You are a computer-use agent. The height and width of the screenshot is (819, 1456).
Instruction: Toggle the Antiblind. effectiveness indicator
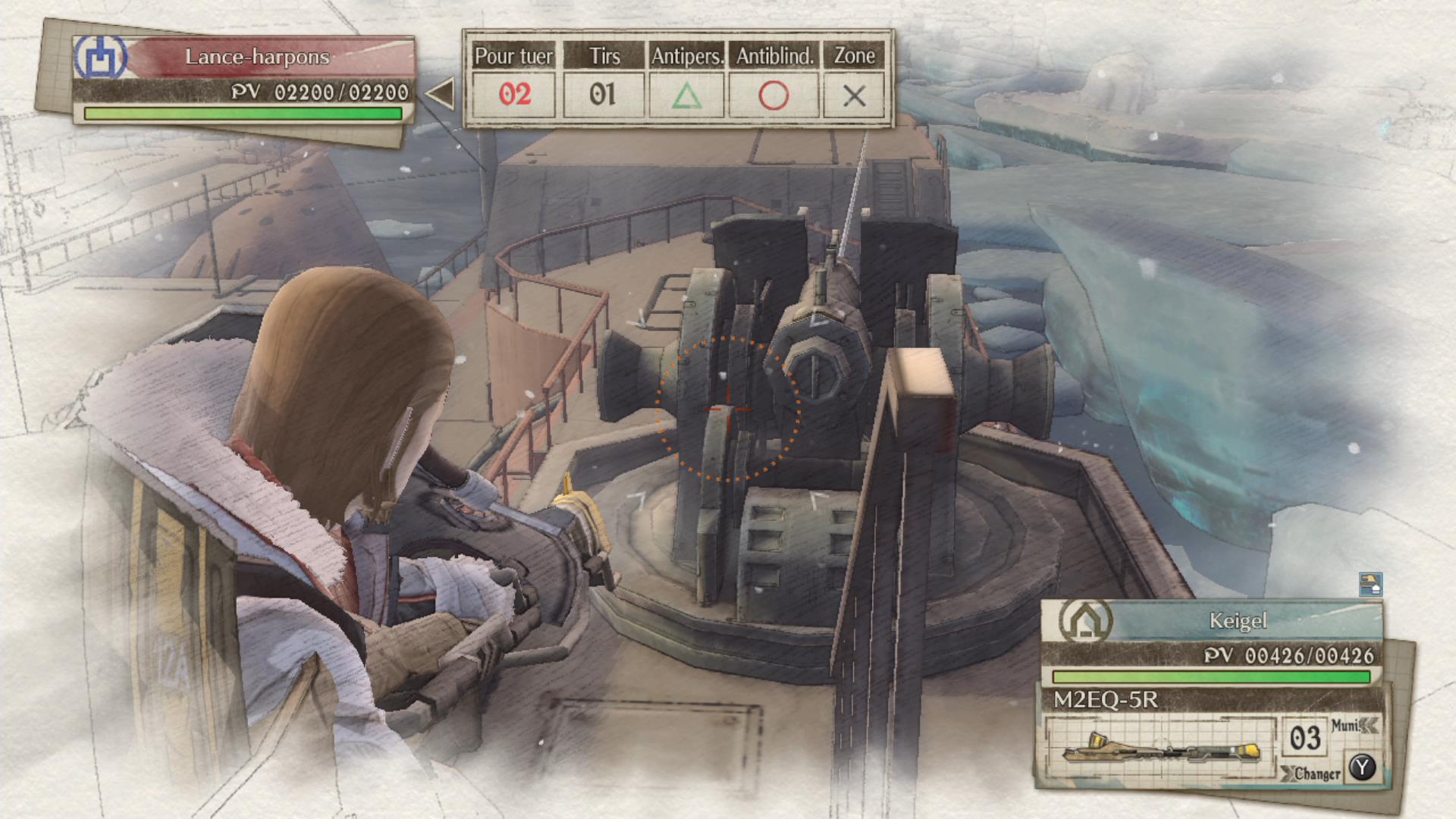(x=772, y=96)
